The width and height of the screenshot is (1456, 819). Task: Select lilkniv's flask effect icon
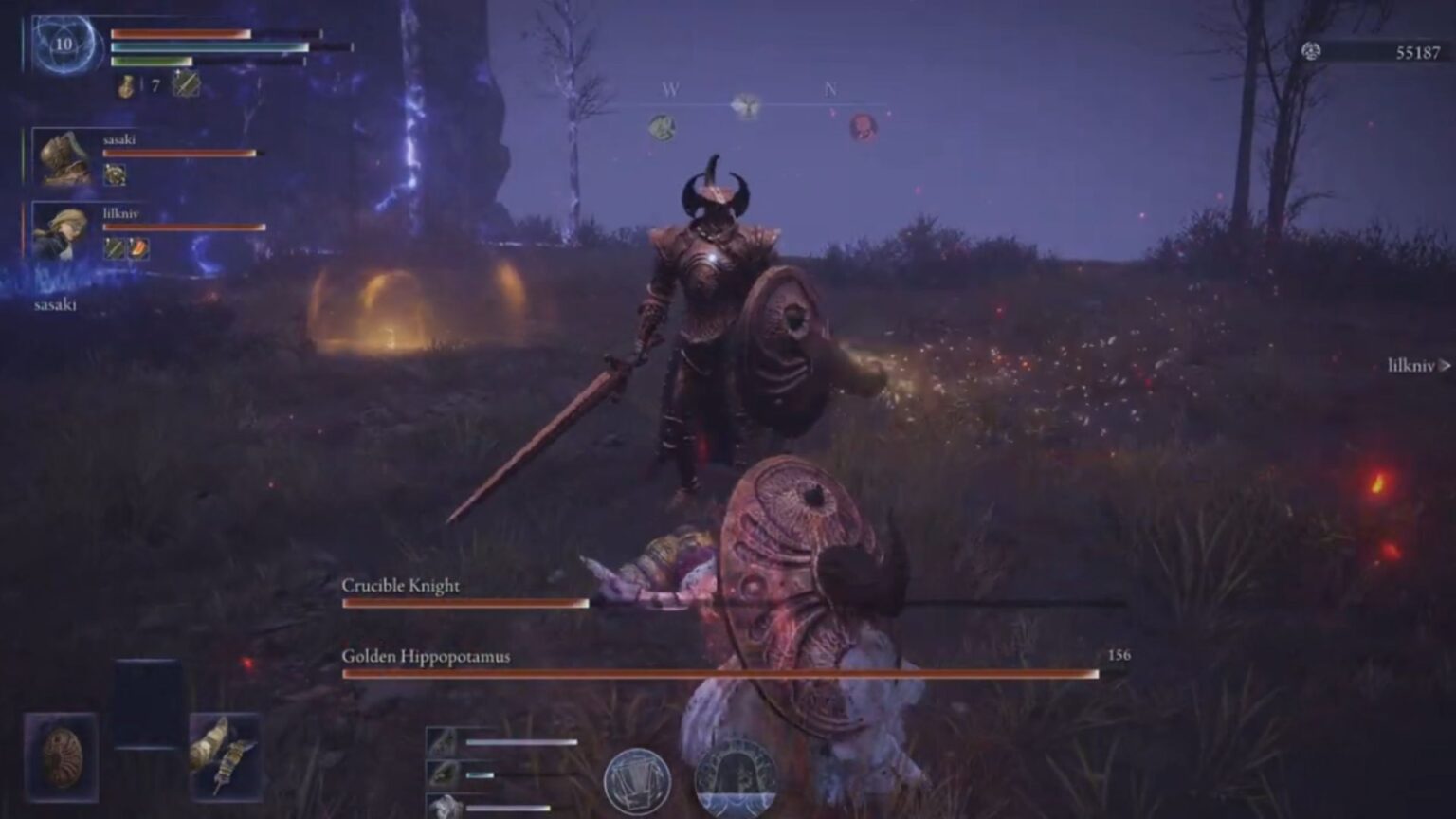pos(137,247)
